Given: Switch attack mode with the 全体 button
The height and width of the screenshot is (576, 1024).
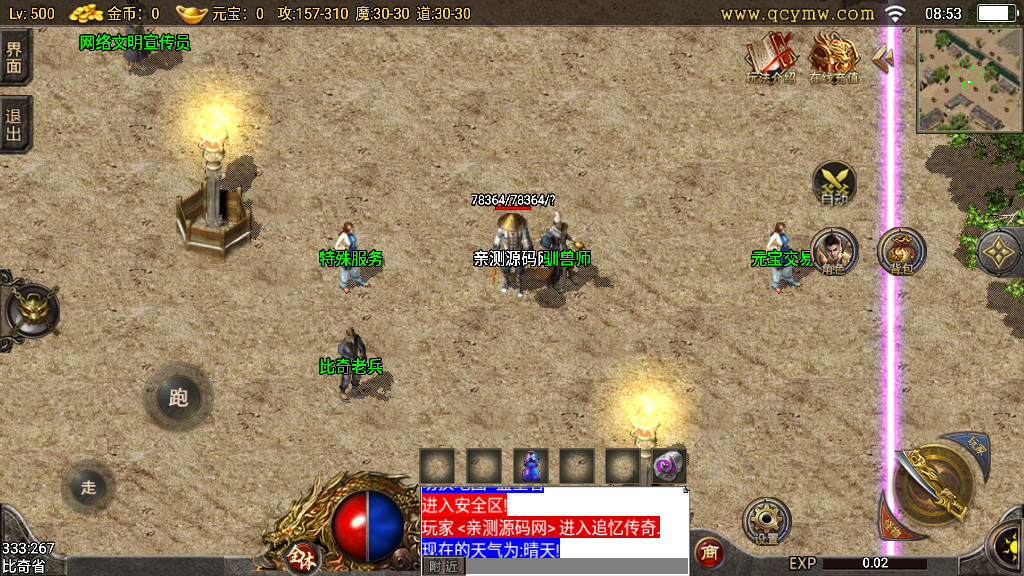Looking at the screenshot, I should click(299, 556).
